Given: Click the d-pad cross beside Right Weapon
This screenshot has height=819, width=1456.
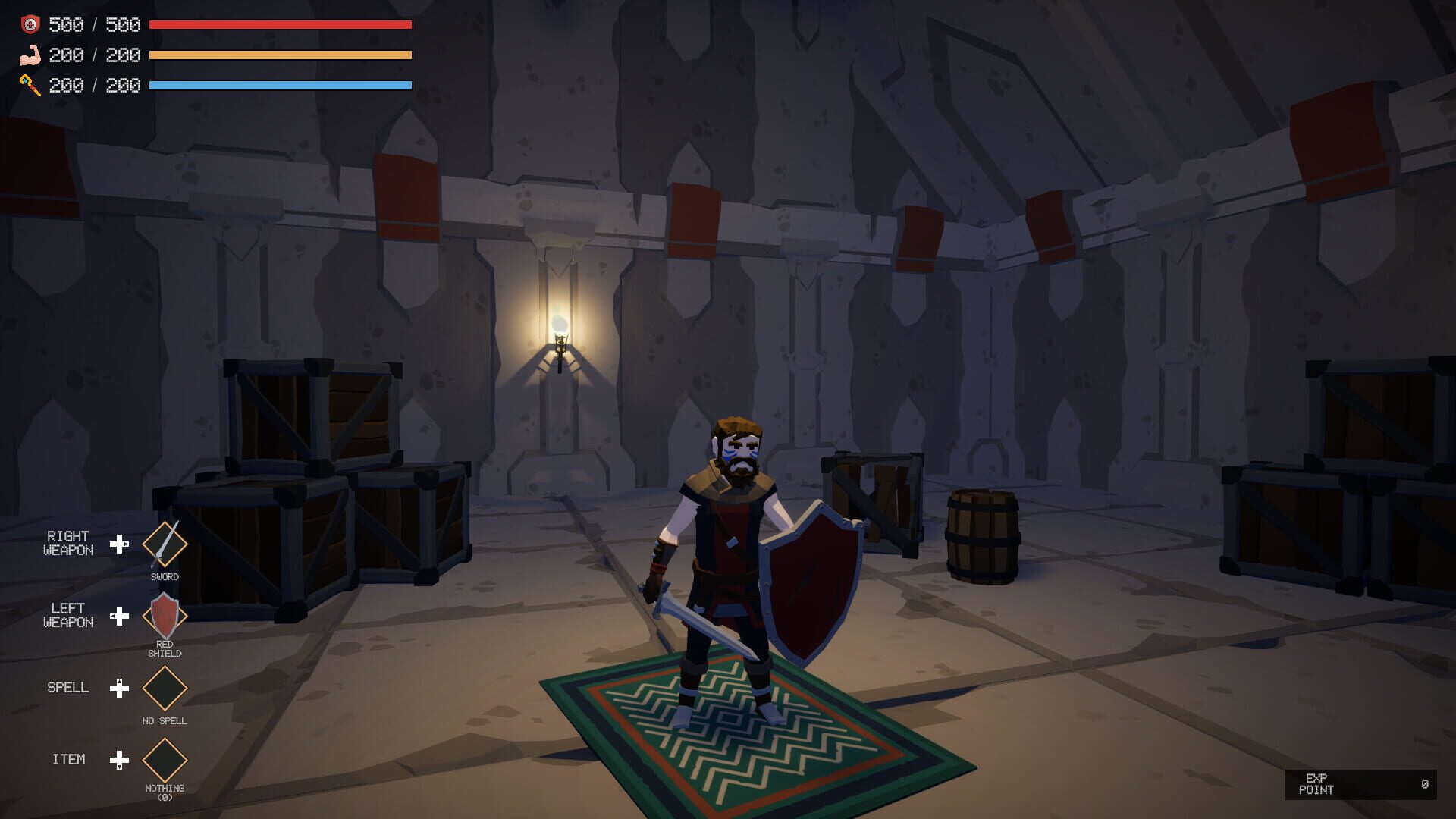Looking at the screenshot, I should click(120, 544).
